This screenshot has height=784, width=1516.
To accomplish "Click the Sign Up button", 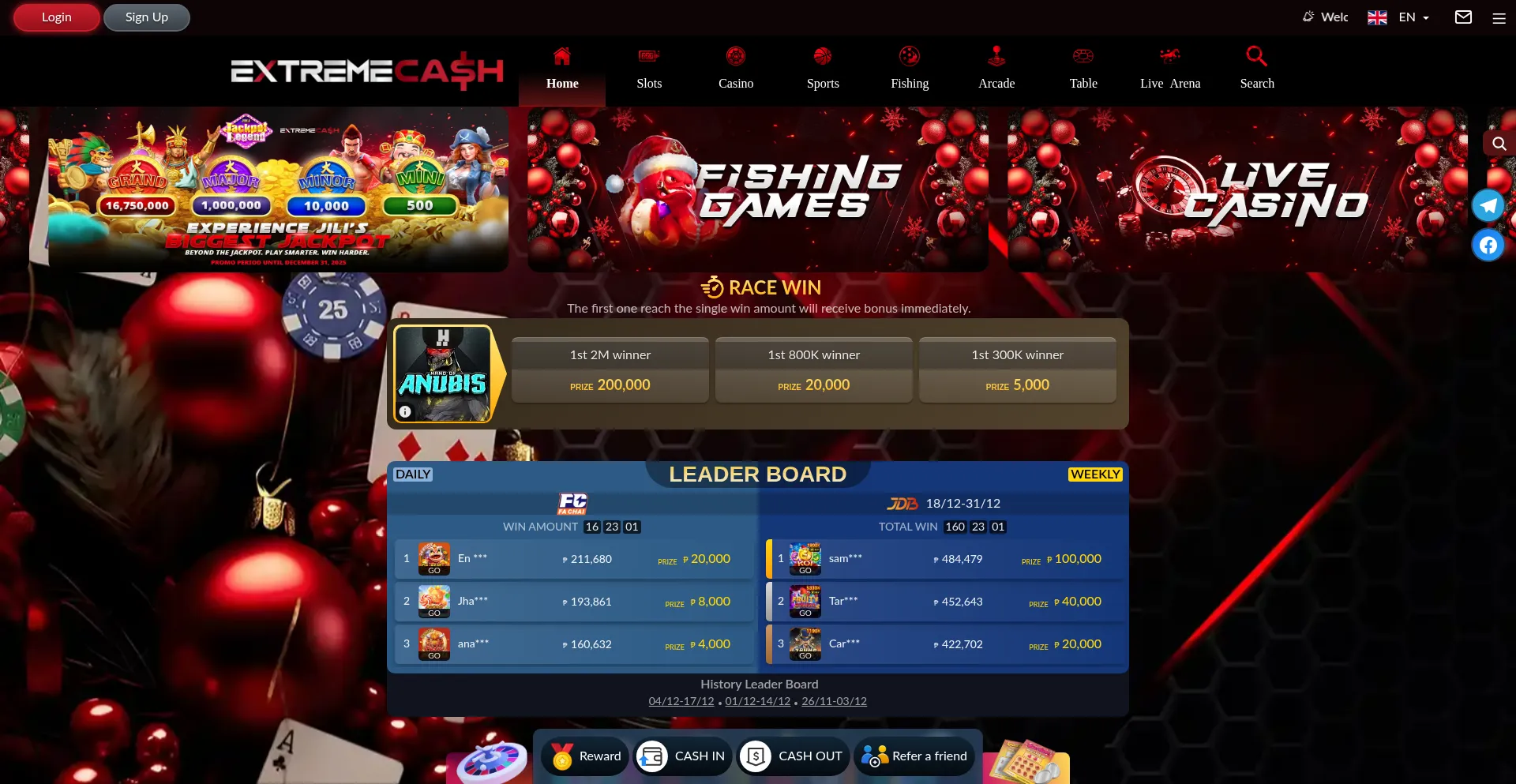I will pyautogui.click(x=146, y=17).
